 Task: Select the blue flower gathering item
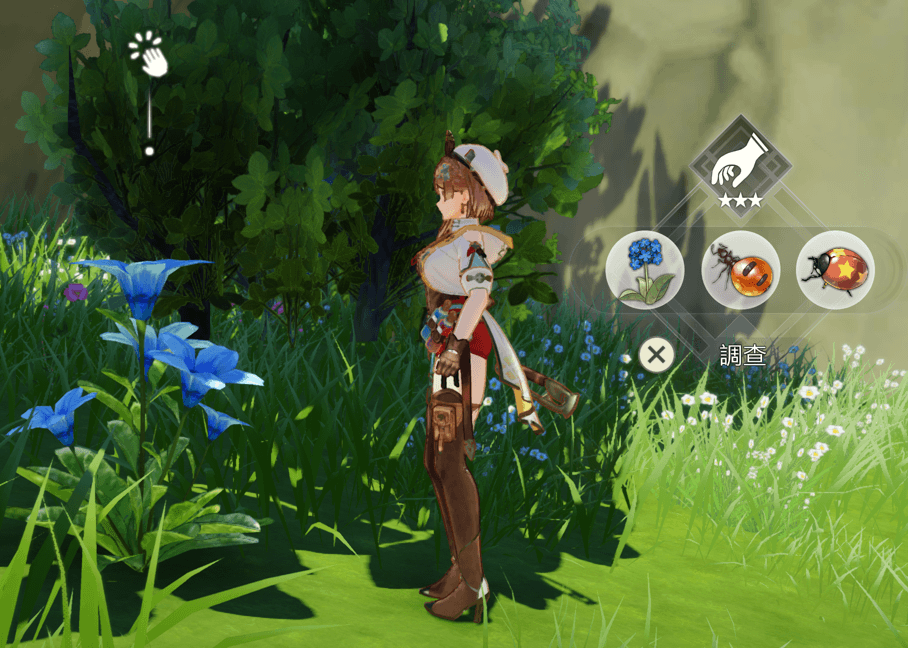(645, 270)
